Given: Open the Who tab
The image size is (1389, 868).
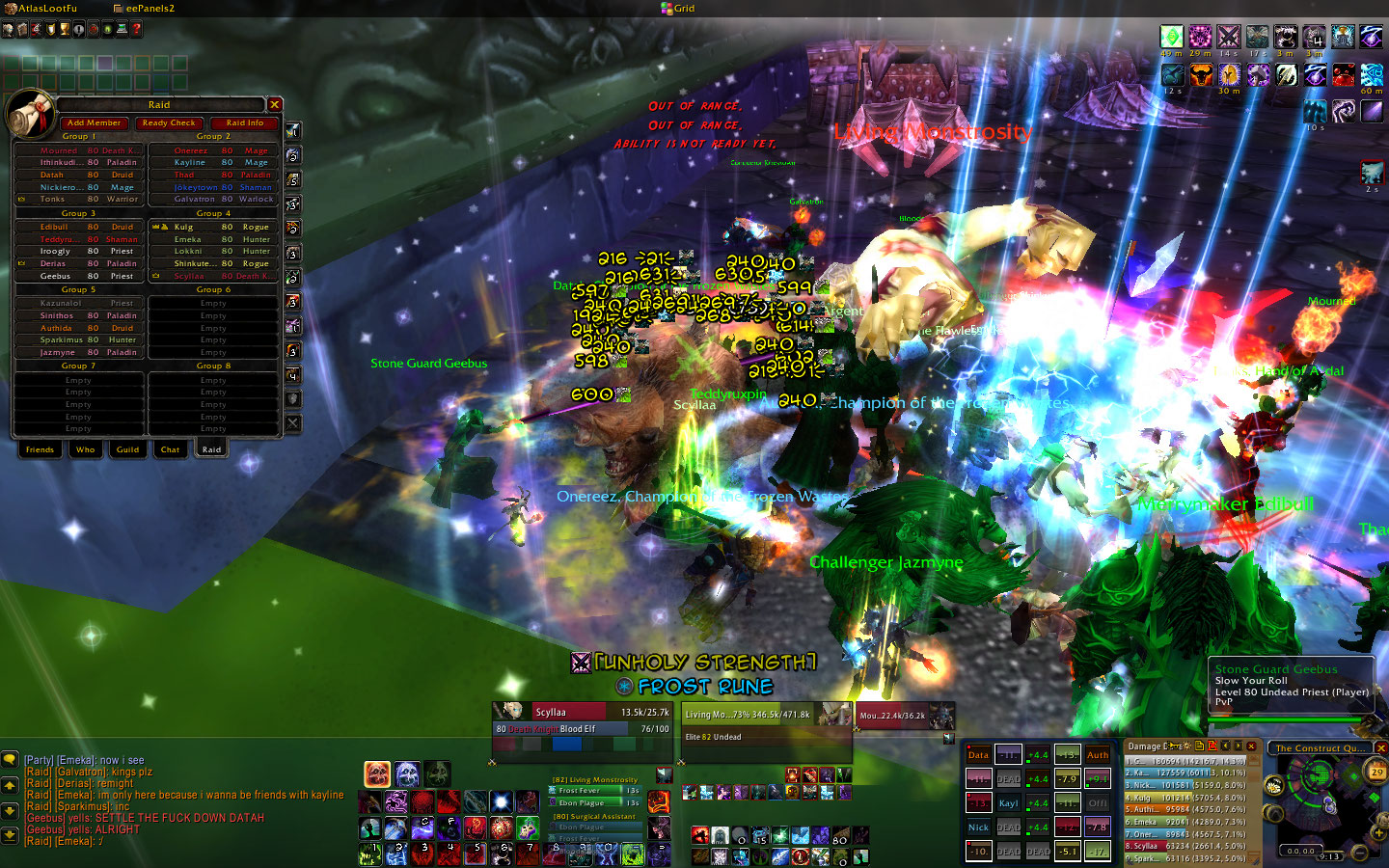Looking at the screenshot, I should click(x=86, y=449).
